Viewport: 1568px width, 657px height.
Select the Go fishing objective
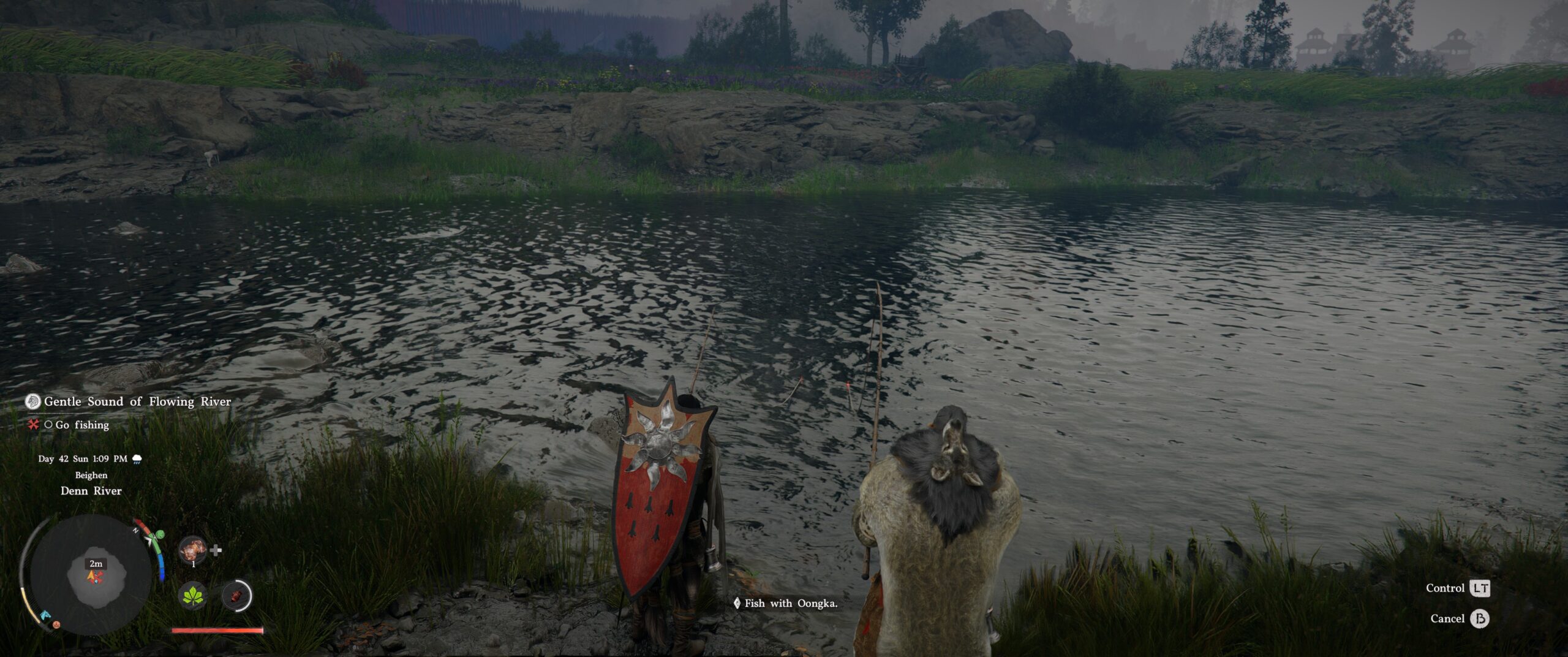[x=81, y=425]
